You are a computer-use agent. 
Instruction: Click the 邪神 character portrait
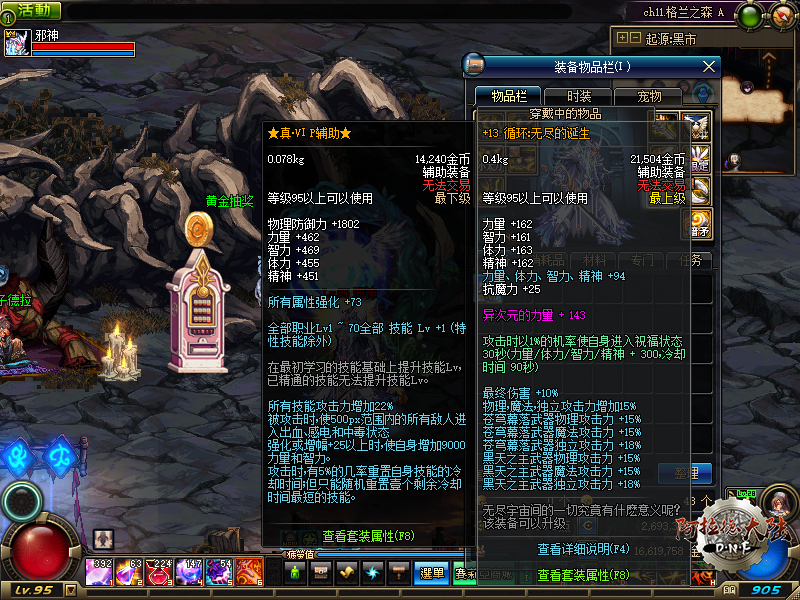click(16, 43)
